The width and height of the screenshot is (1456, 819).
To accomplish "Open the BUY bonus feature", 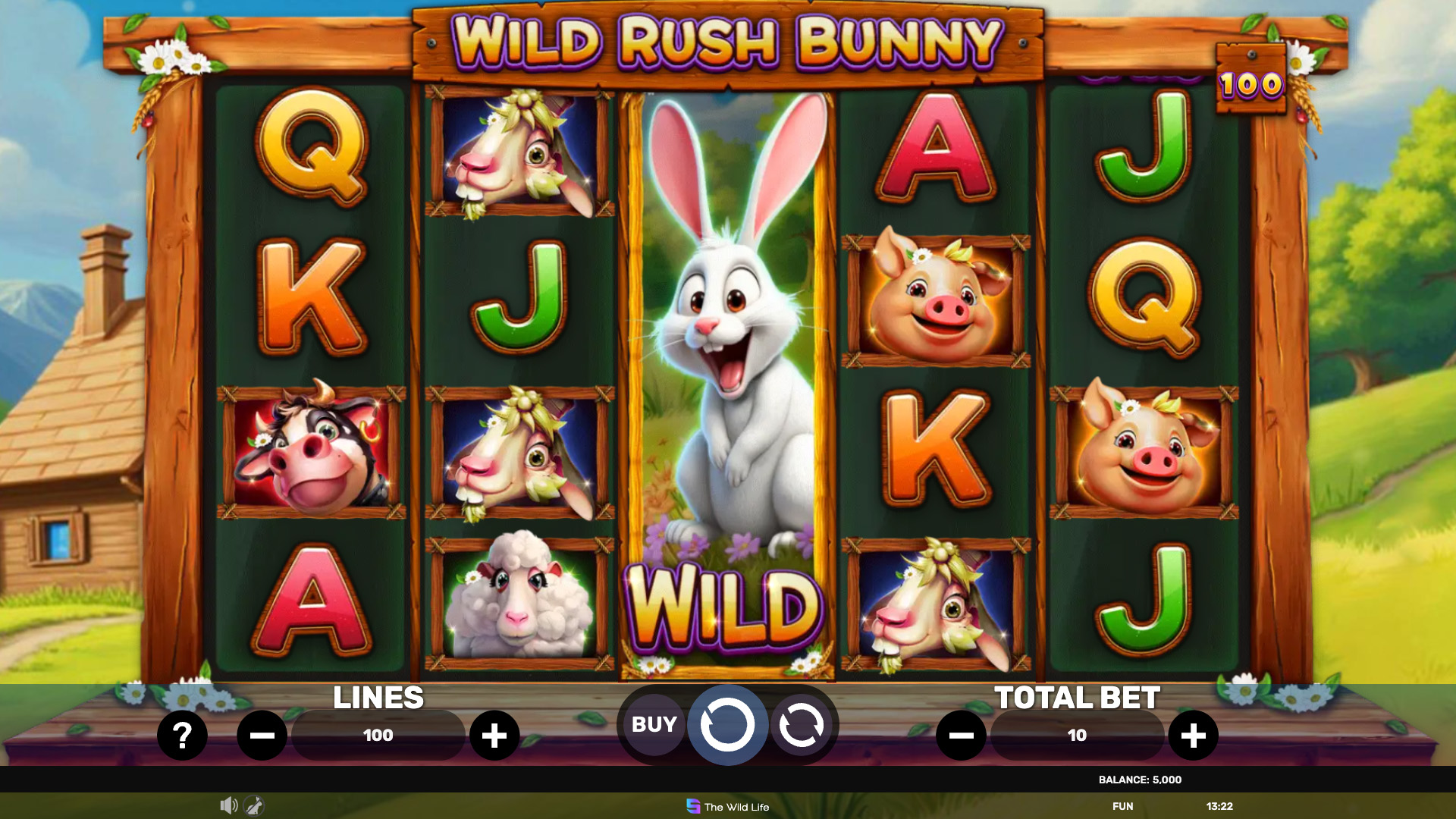I will 654,724.
